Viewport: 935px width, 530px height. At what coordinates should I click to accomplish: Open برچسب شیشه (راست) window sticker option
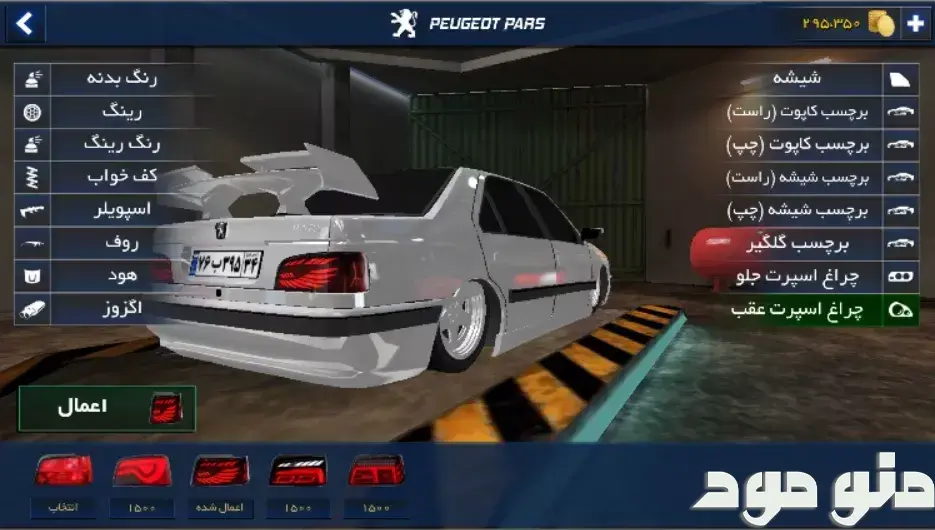(800, 178)
